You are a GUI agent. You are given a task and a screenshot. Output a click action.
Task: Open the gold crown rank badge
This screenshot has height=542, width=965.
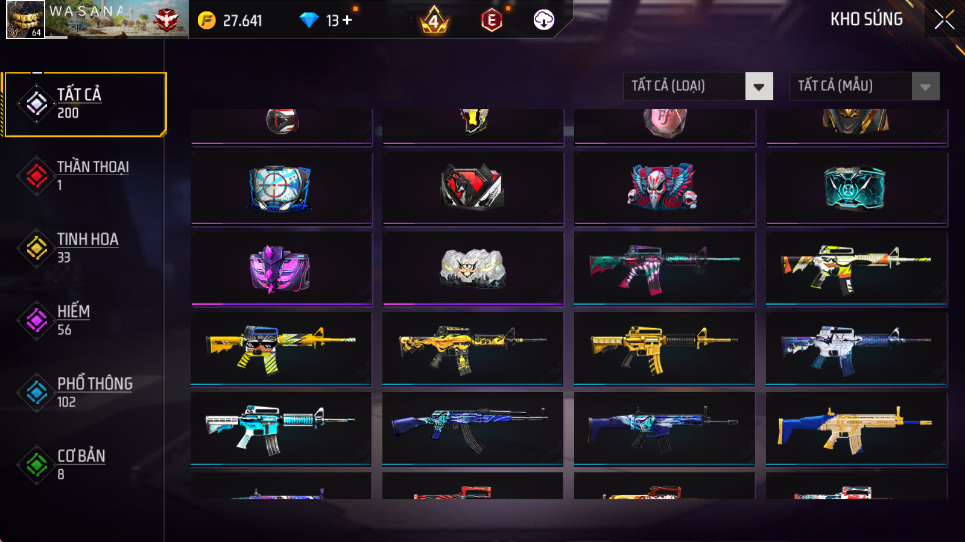tap(434, 19)
